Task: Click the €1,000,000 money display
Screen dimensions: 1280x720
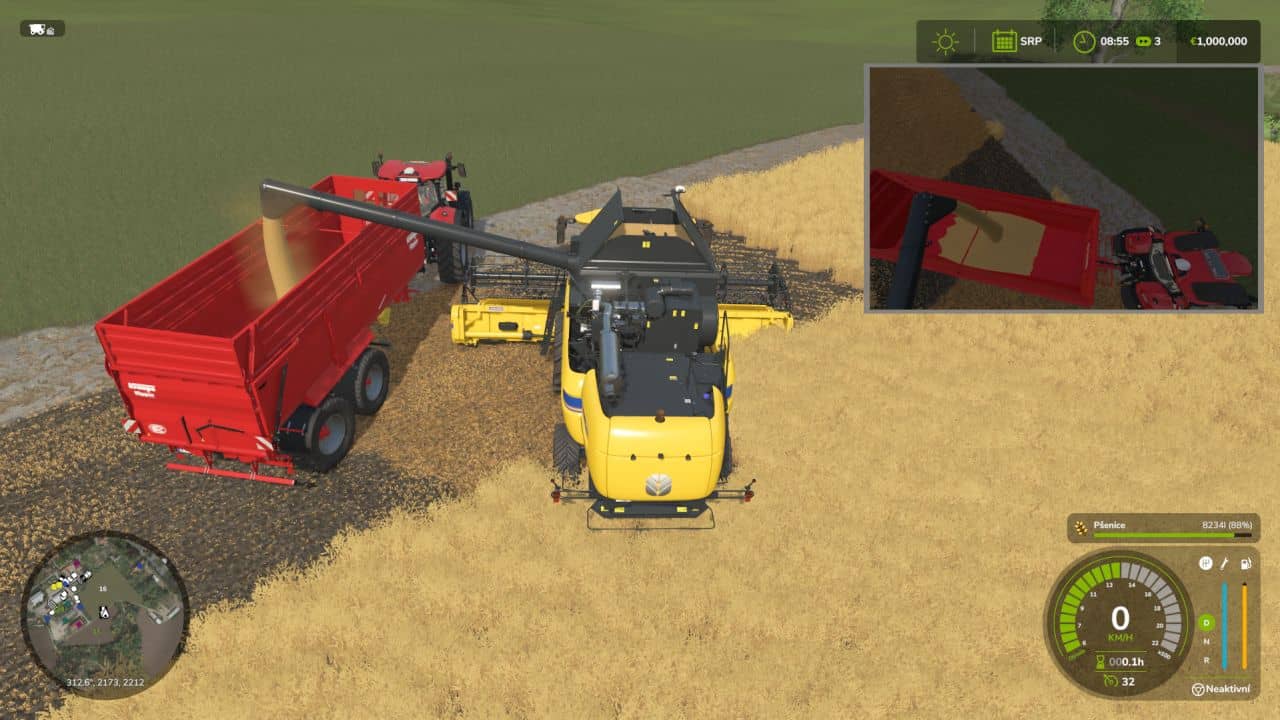Action: (1218, 41)
